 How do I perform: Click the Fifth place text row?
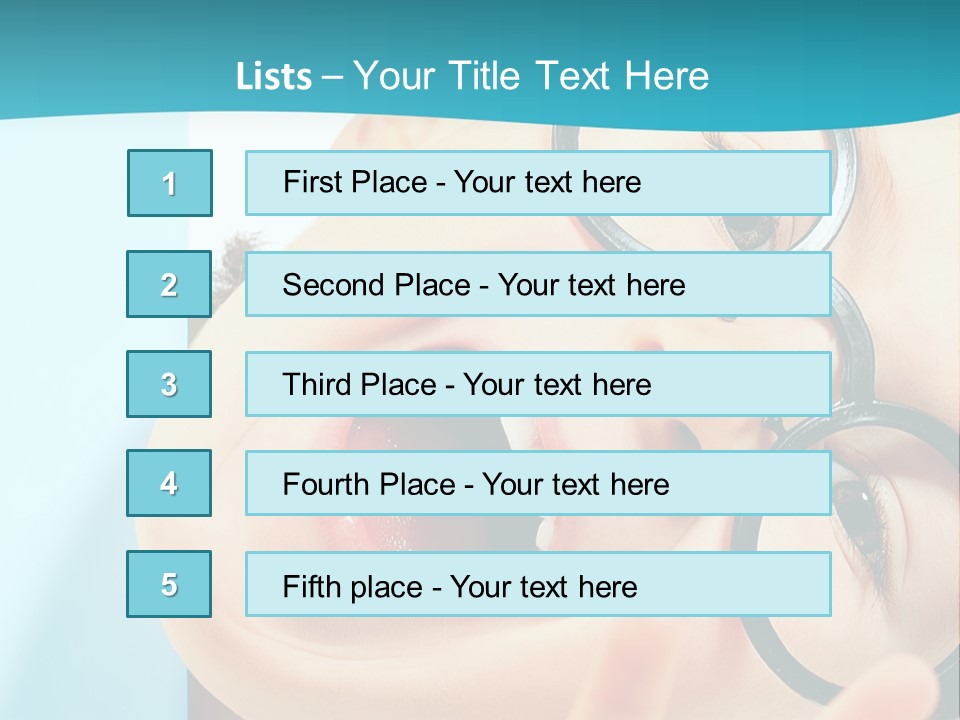(538, 585)
